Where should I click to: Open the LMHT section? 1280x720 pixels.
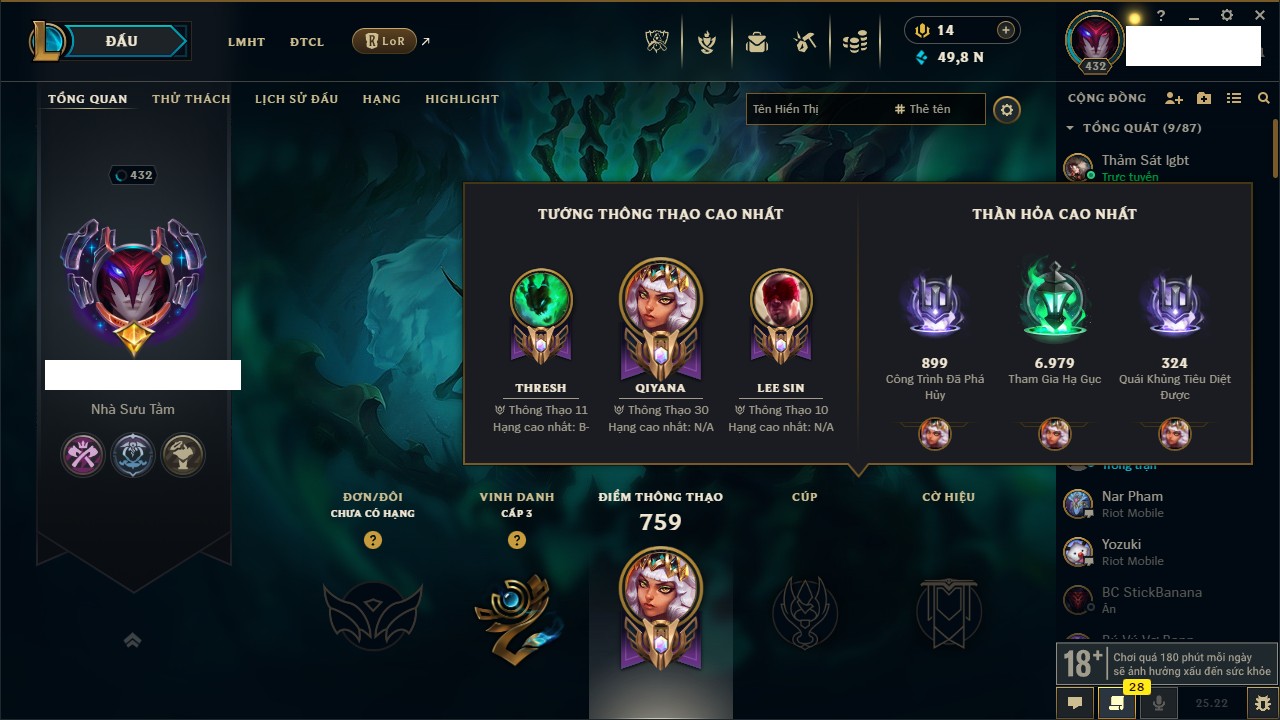coord(246,42)
